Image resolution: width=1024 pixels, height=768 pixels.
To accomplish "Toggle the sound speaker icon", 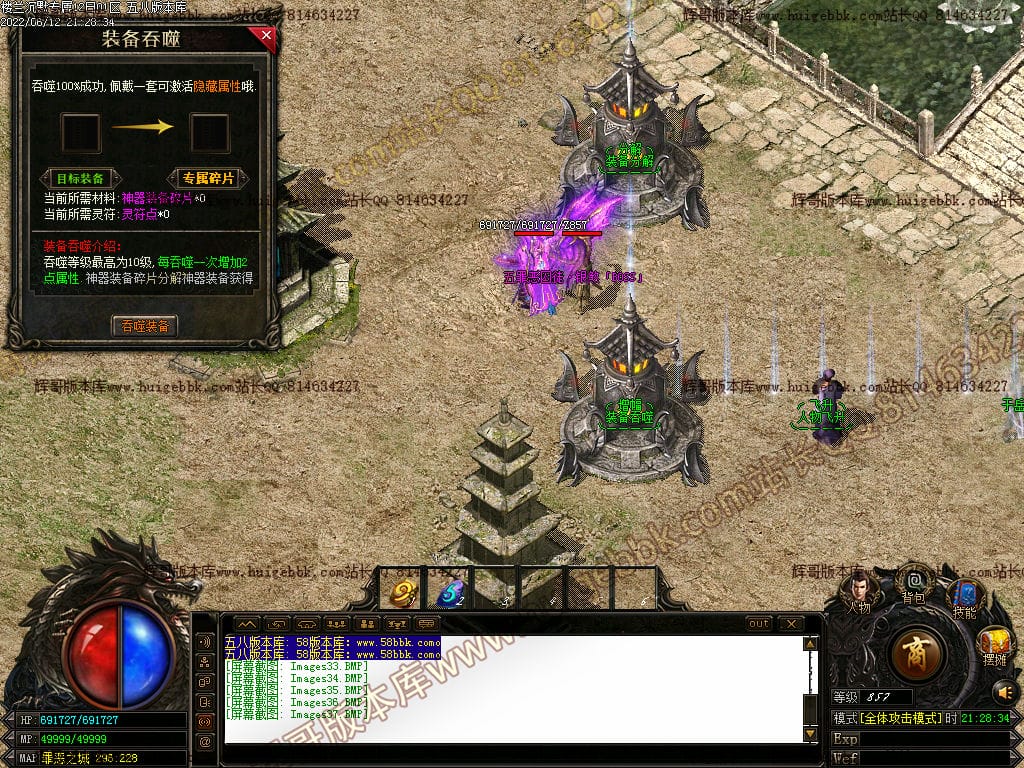I will tap(1003, 691).
